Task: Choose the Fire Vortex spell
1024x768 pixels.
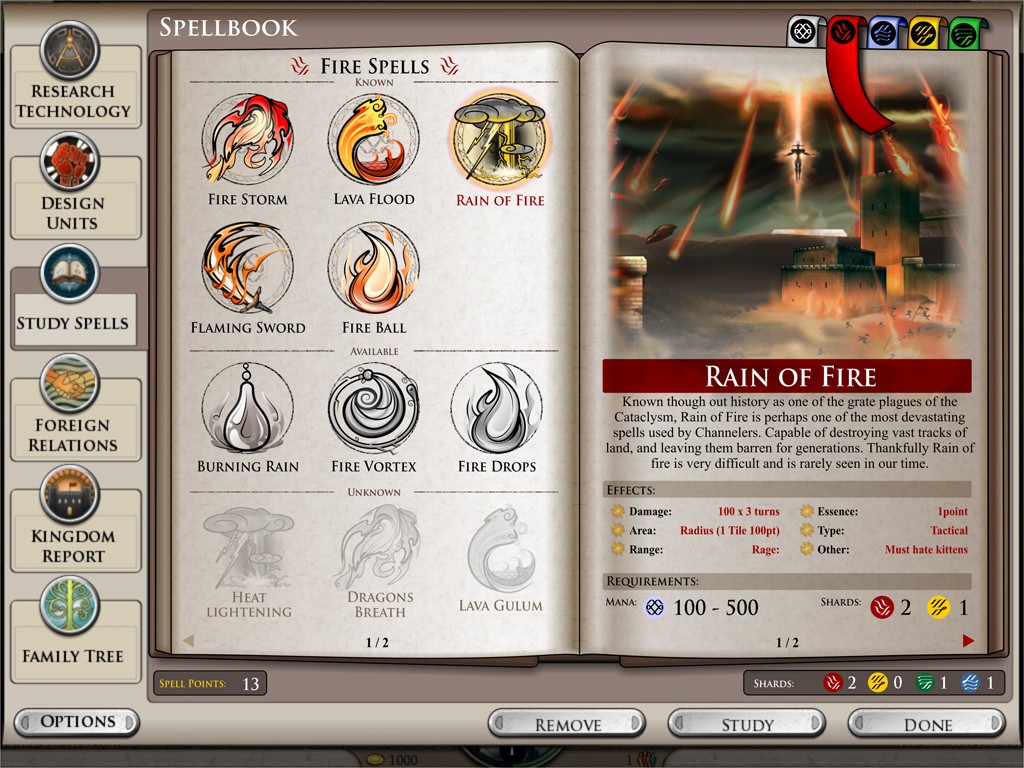Action: pos(373,408)
